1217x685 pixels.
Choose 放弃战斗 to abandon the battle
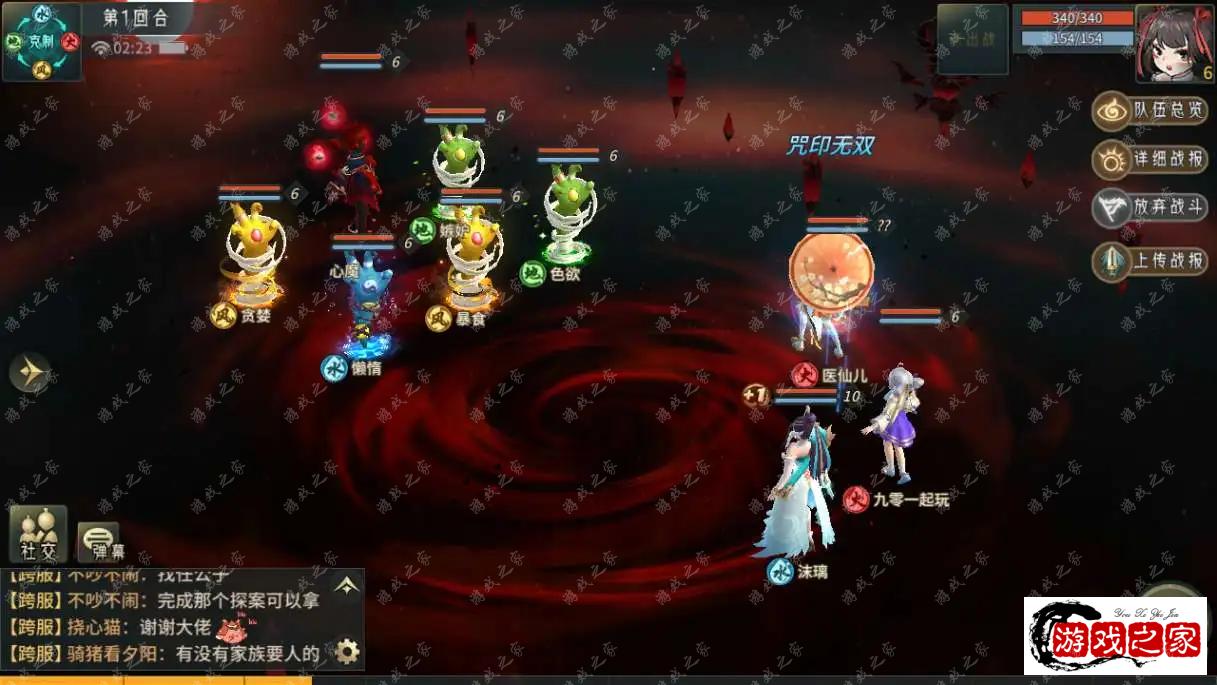pos(1150,208)
